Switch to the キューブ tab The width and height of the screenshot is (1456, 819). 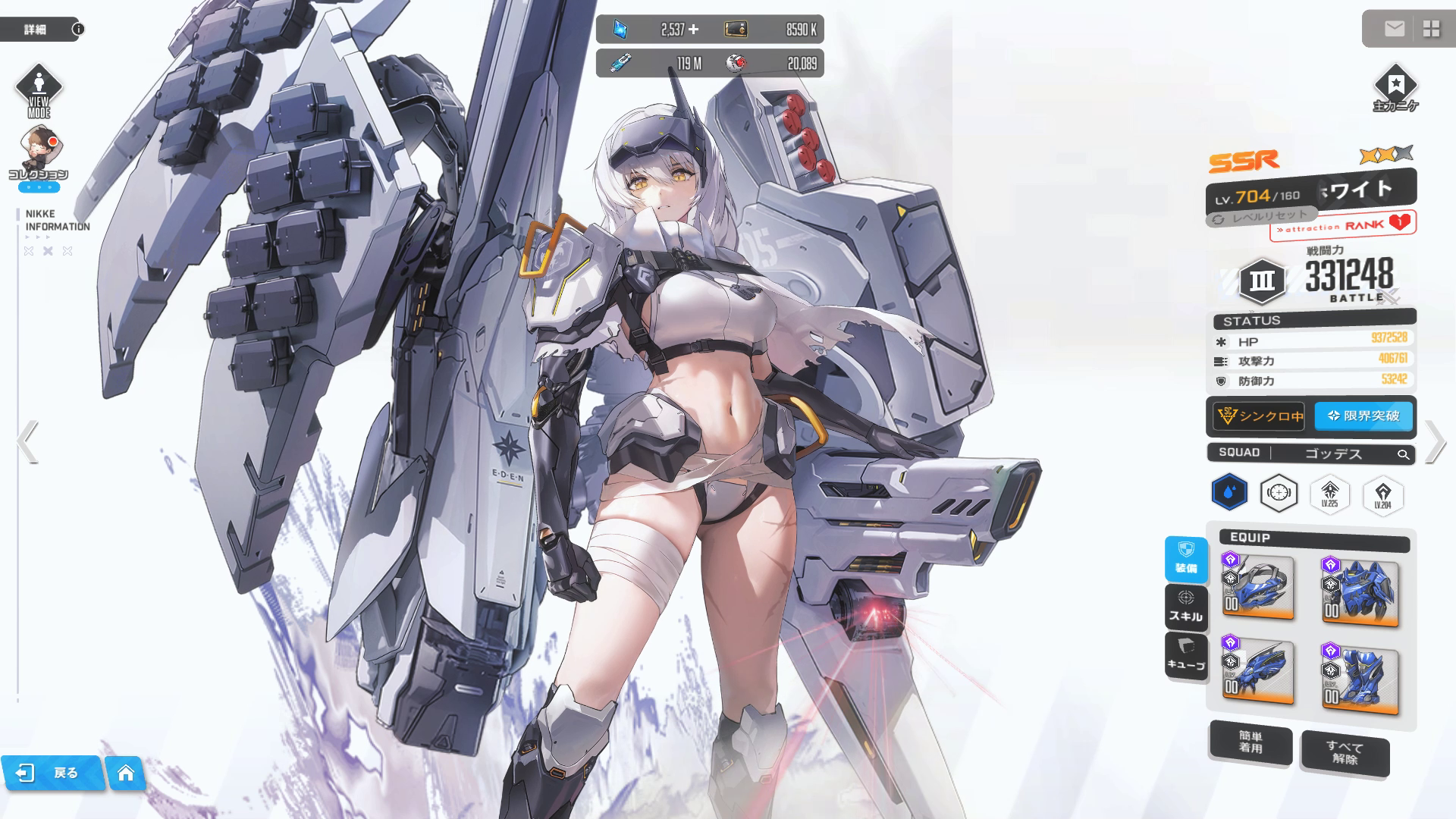click(x=1186, y=656)
